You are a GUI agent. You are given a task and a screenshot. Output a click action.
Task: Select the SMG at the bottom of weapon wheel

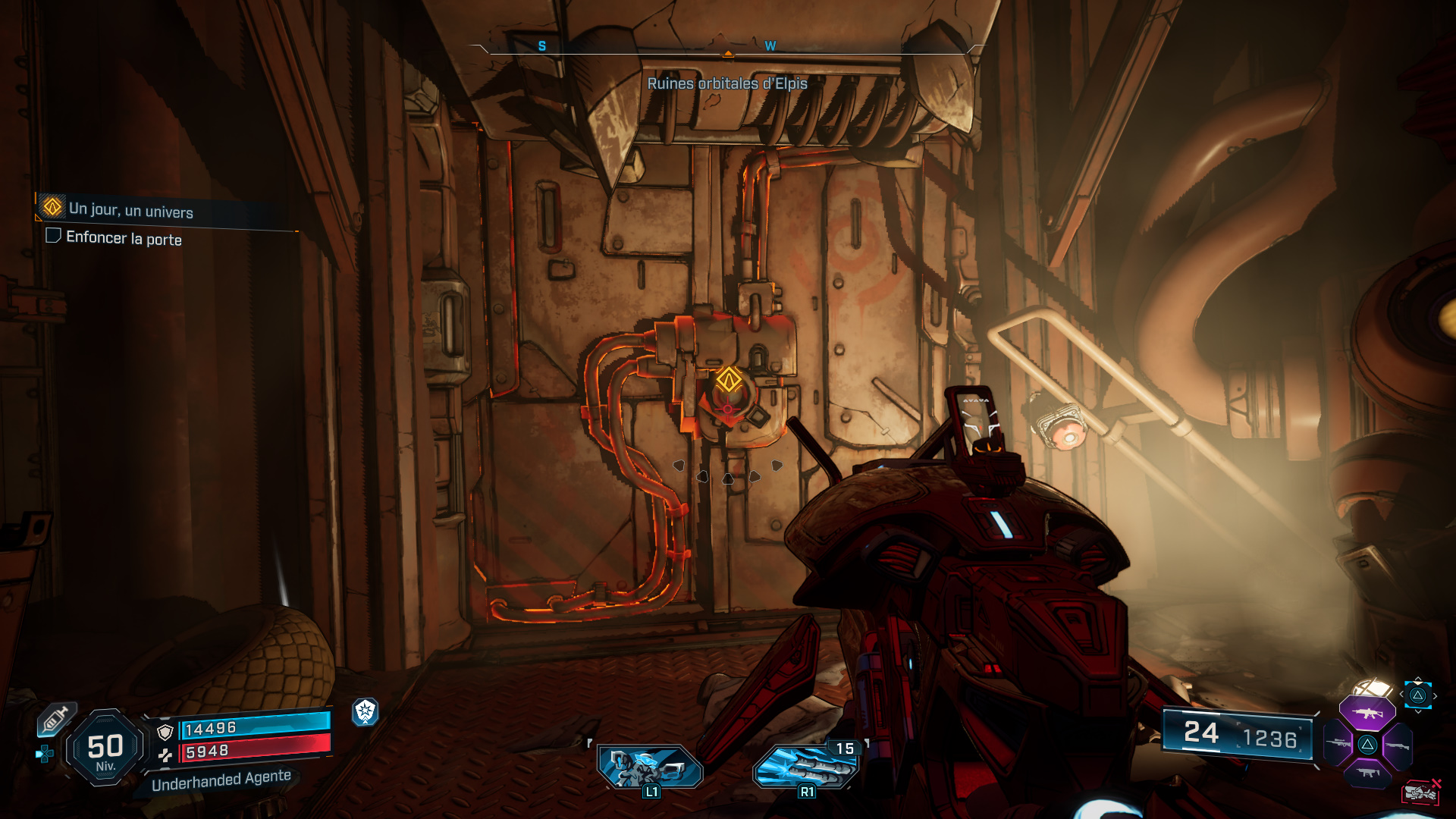(x=1370, y=773)
